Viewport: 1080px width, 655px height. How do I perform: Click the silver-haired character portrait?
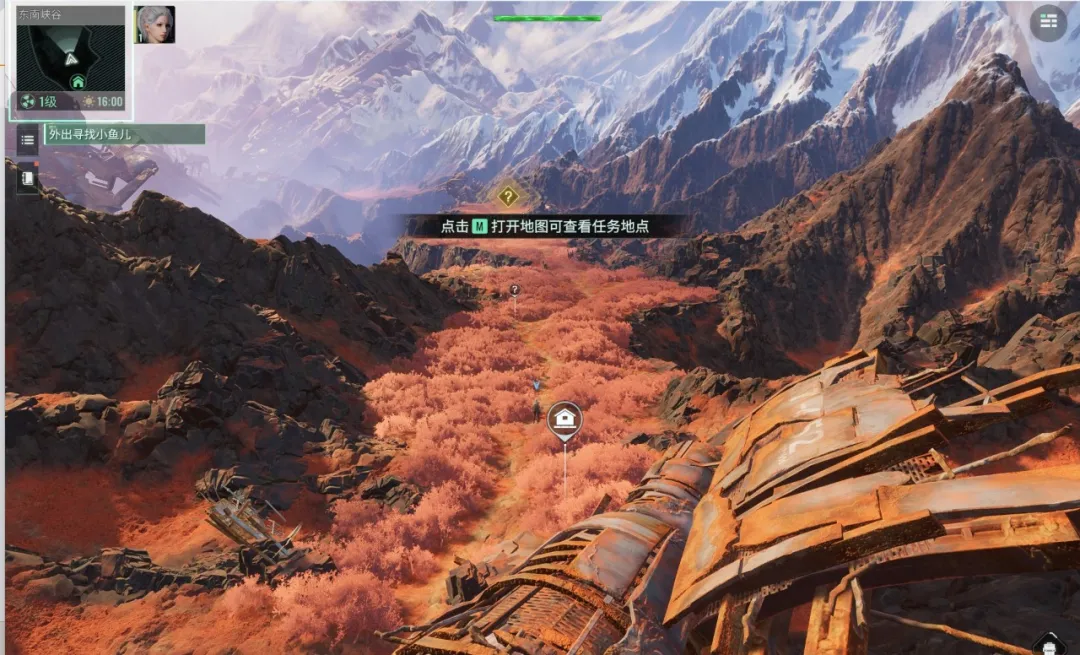pyautogui.click(x=155, y=25)
